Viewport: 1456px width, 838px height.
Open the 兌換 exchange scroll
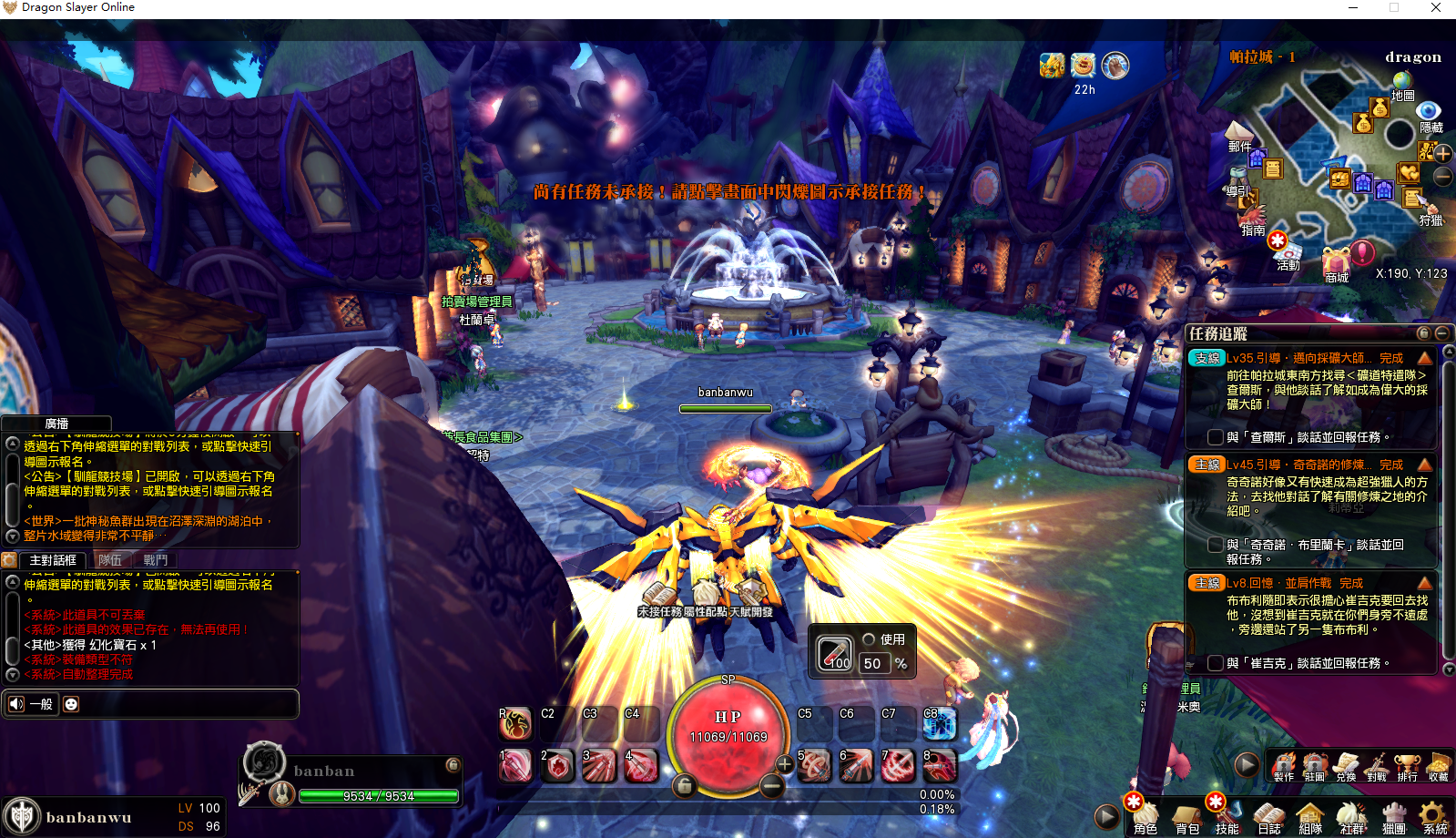click(x=1346, y=765)
